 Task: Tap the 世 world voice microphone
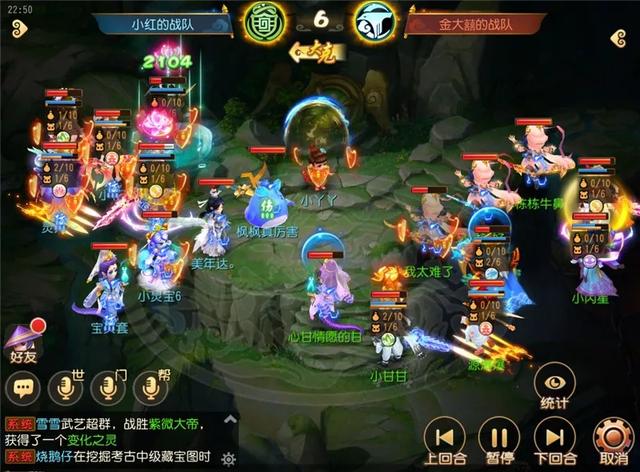[66, 389]
